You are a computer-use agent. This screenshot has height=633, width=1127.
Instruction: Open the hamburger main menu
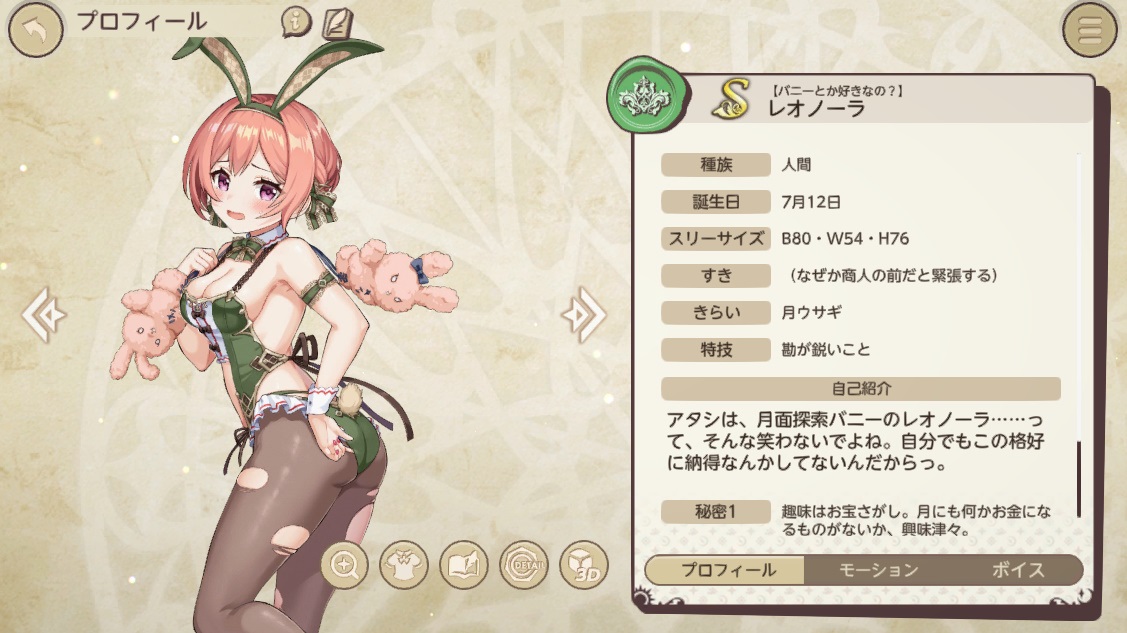click(1090, 31)
